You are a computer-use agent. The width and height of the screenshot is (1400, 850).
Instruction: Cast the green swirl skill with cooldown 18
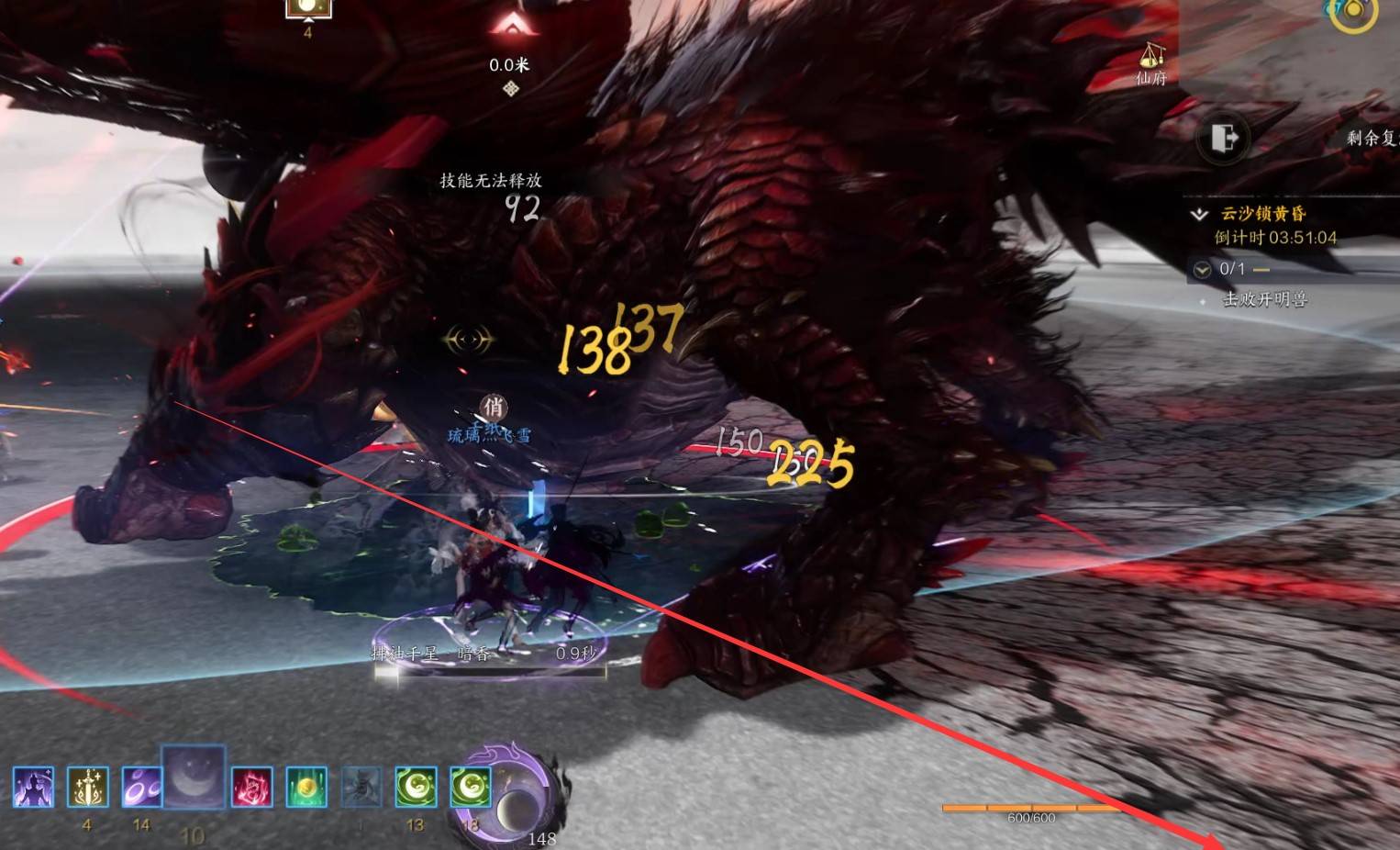(x=470, y=788)
